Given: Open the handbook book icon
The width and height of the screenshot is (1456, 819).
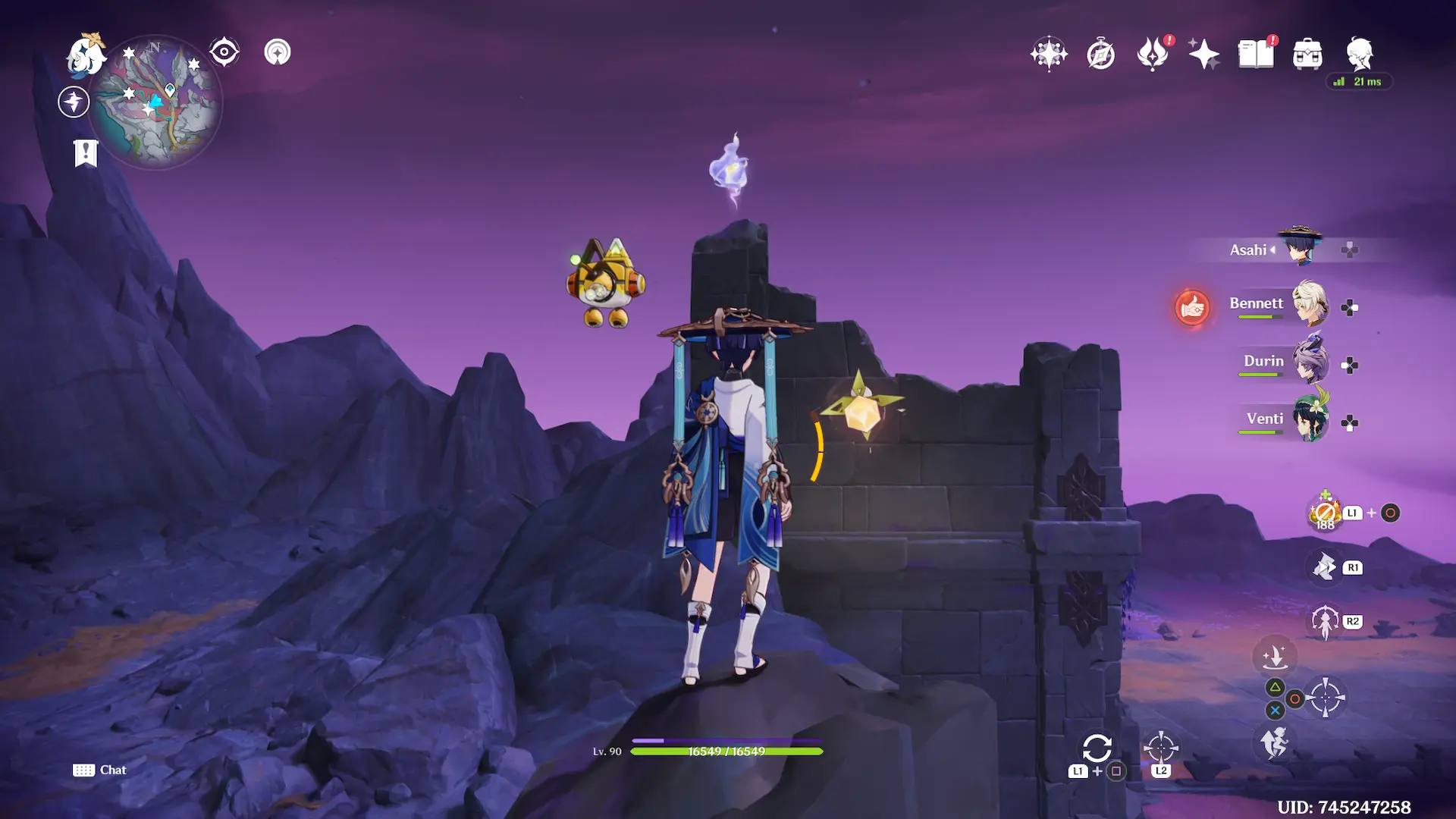Looking at the screenshot, I should point(1256,54).
